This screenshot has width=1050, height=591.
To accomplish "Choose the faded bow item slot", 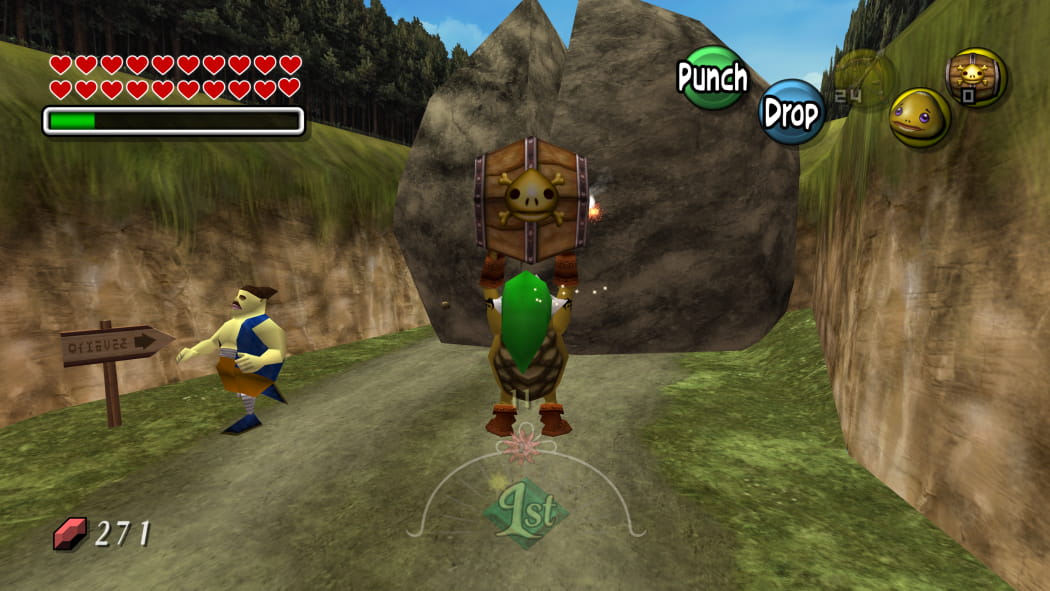I will pos(862,76).
